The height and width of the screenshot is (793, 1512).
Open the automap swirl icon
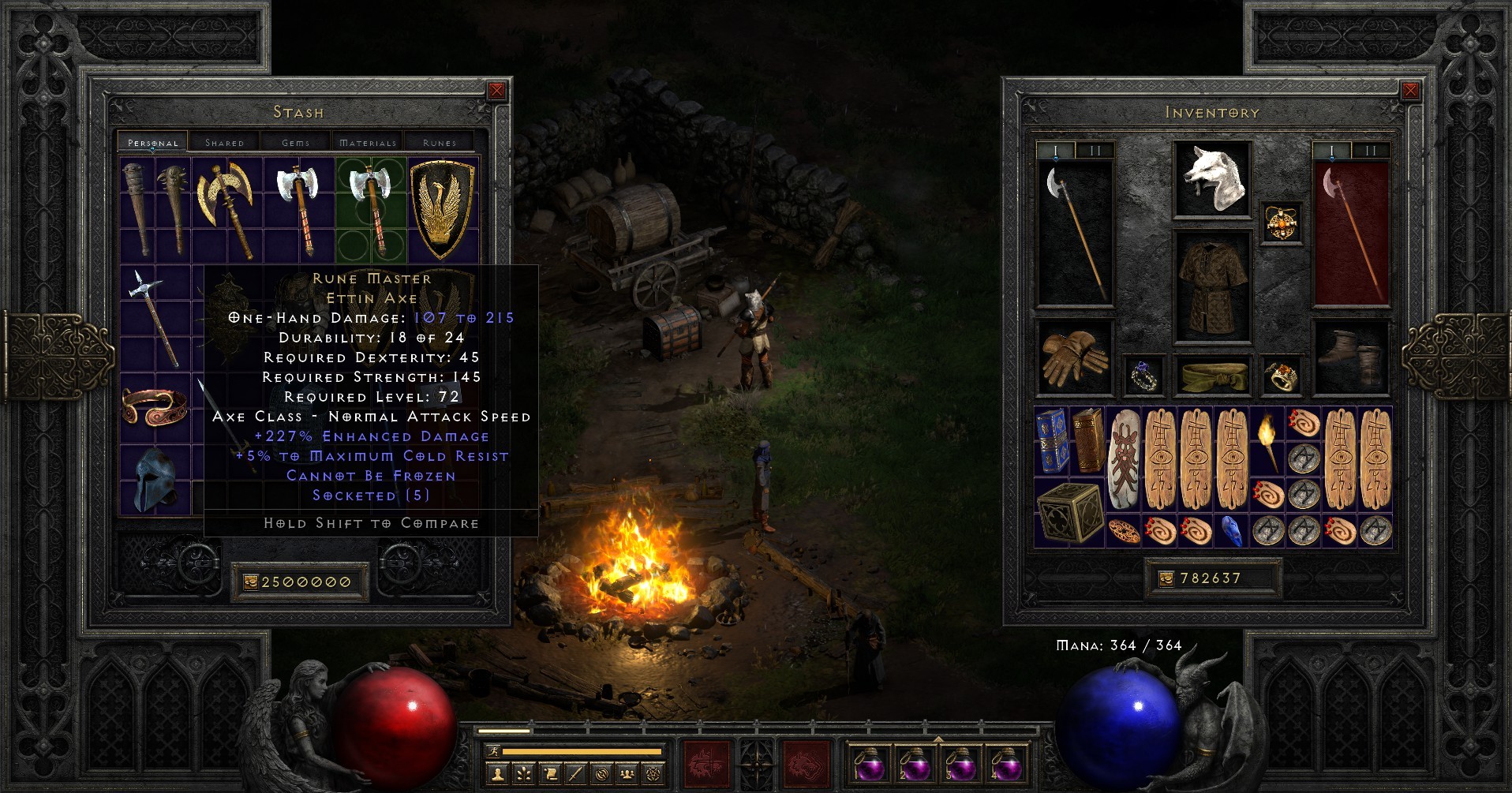601,773
